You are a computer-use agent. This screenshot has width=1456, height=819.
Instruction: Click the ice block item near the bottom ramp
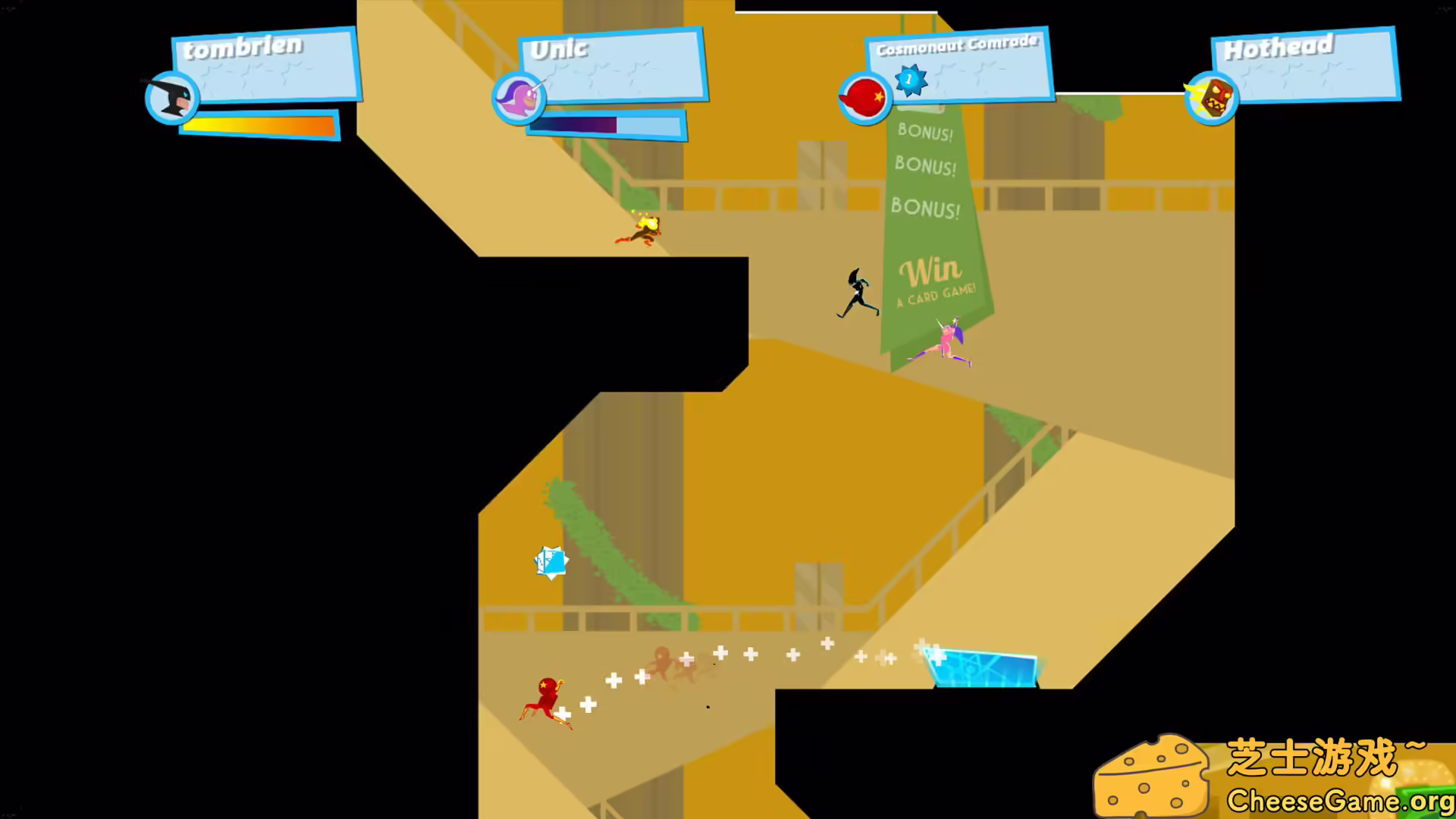(x=982, y=667)
